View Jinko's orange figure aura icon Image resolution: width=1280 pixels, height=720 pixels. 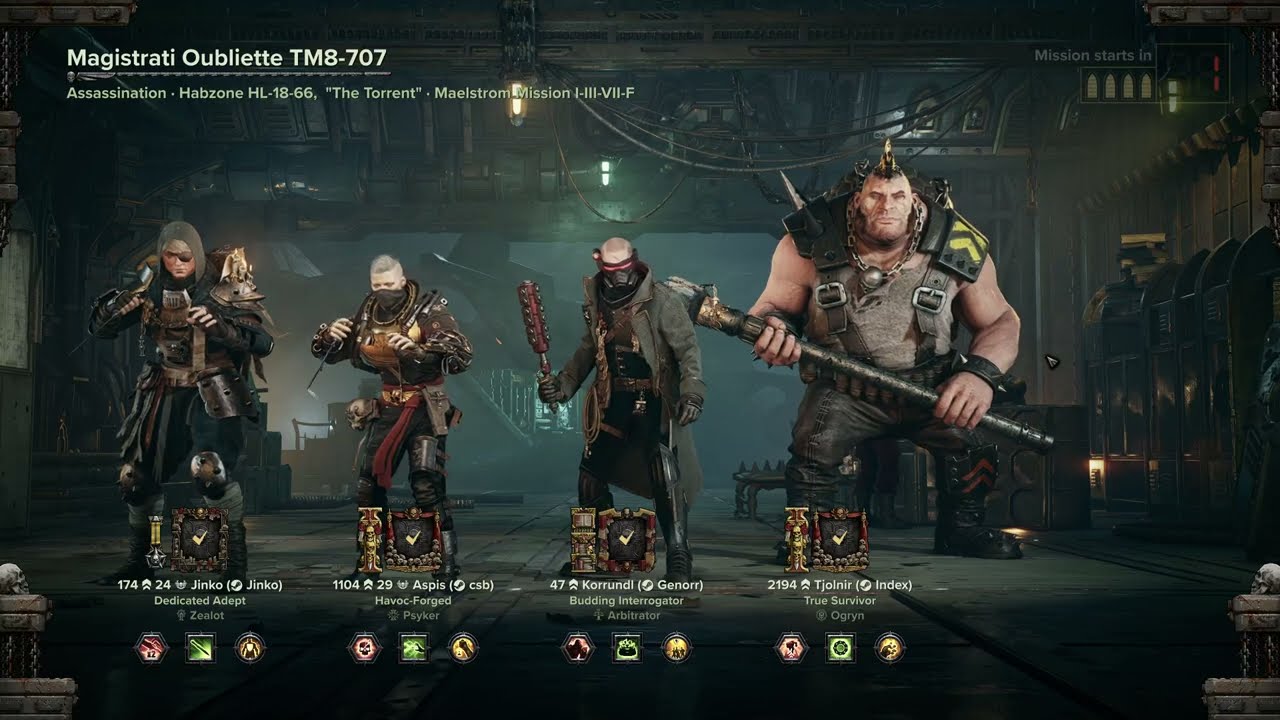[x=249, y=648]
